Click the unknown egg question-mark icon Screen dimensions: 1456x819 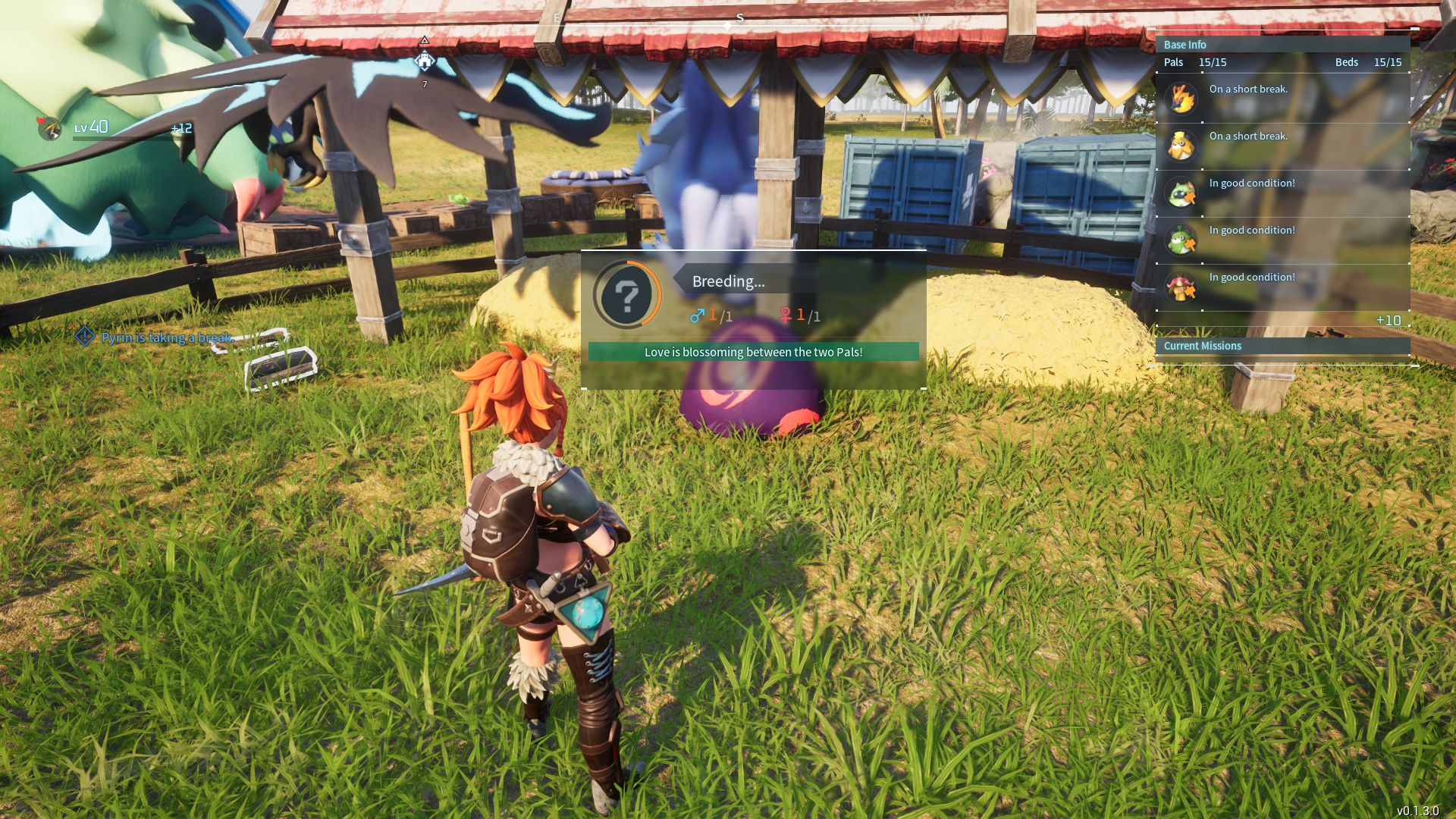click(x=627, y=295)
